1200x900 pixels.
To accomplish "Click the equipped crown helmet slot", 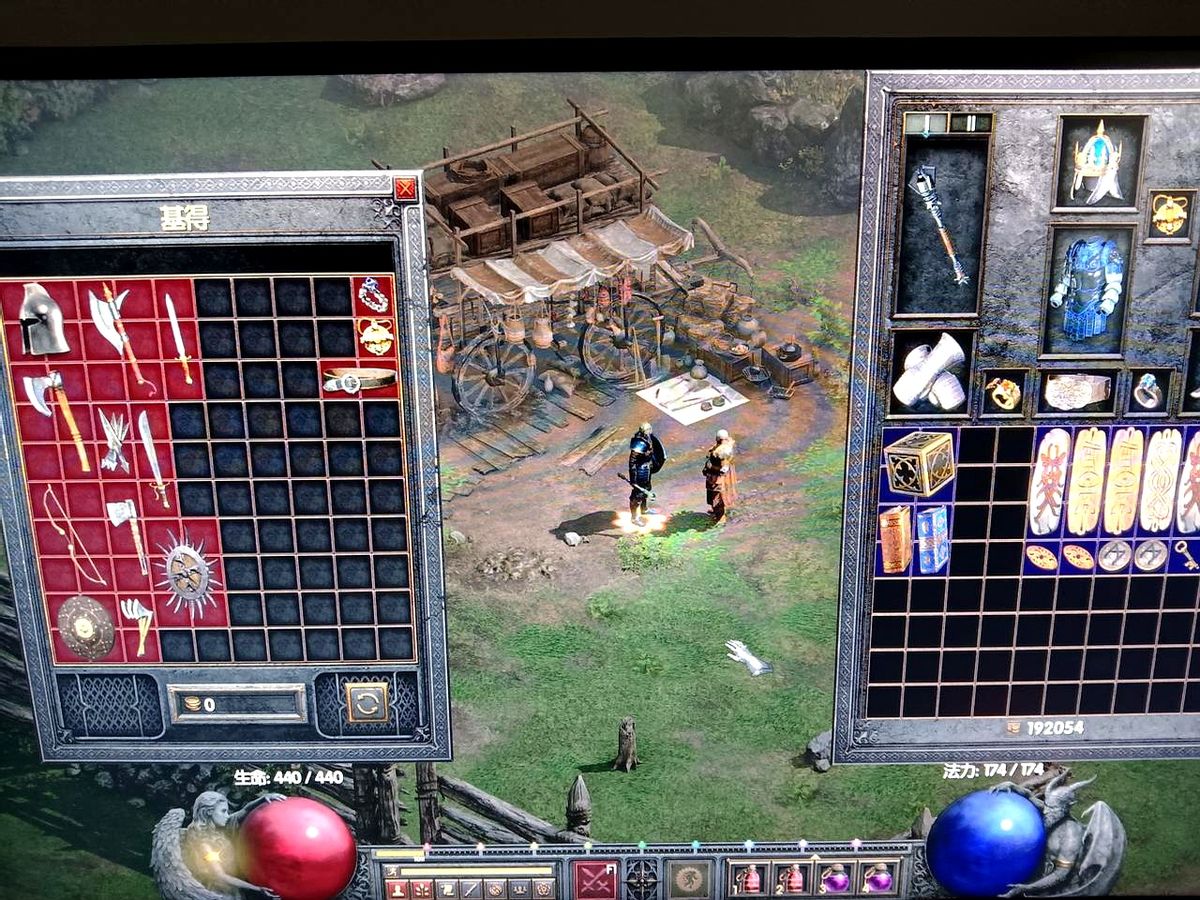I will [1098, 163].
